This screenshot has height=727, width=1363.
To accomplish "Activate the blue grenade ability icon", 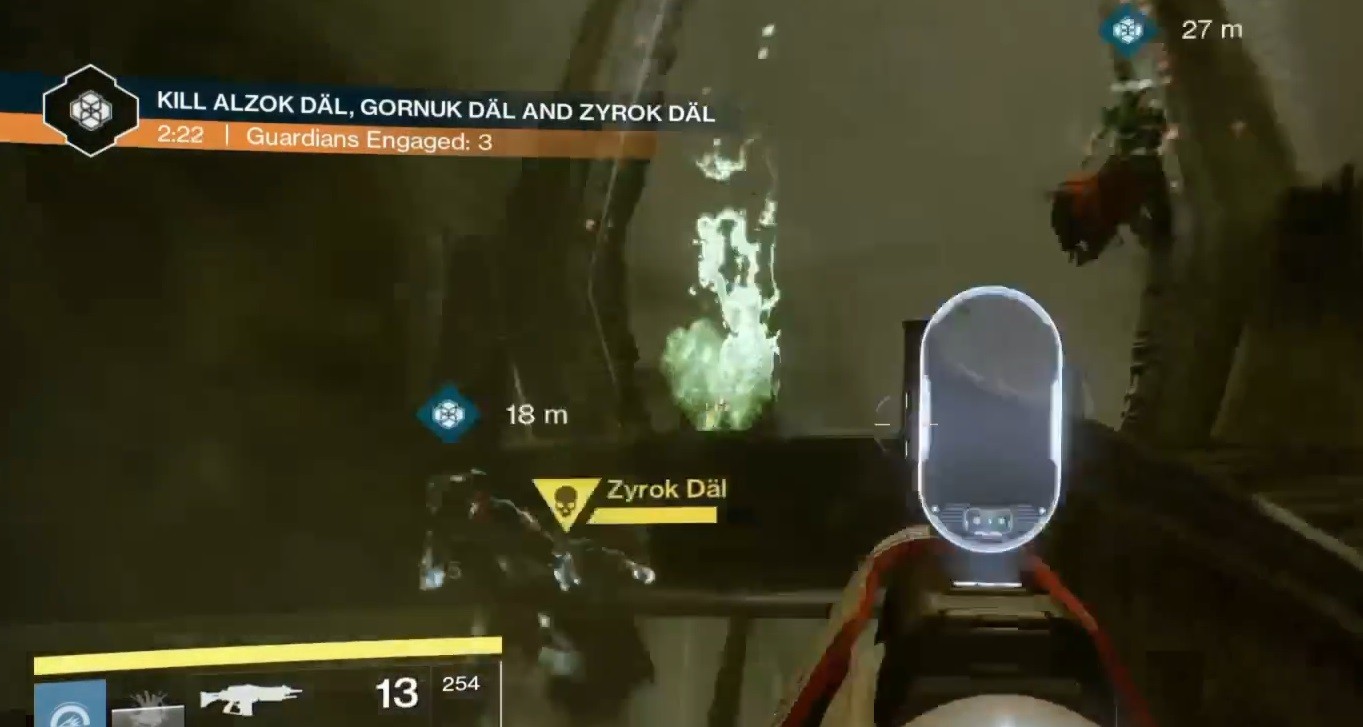I will coord(70,703).
